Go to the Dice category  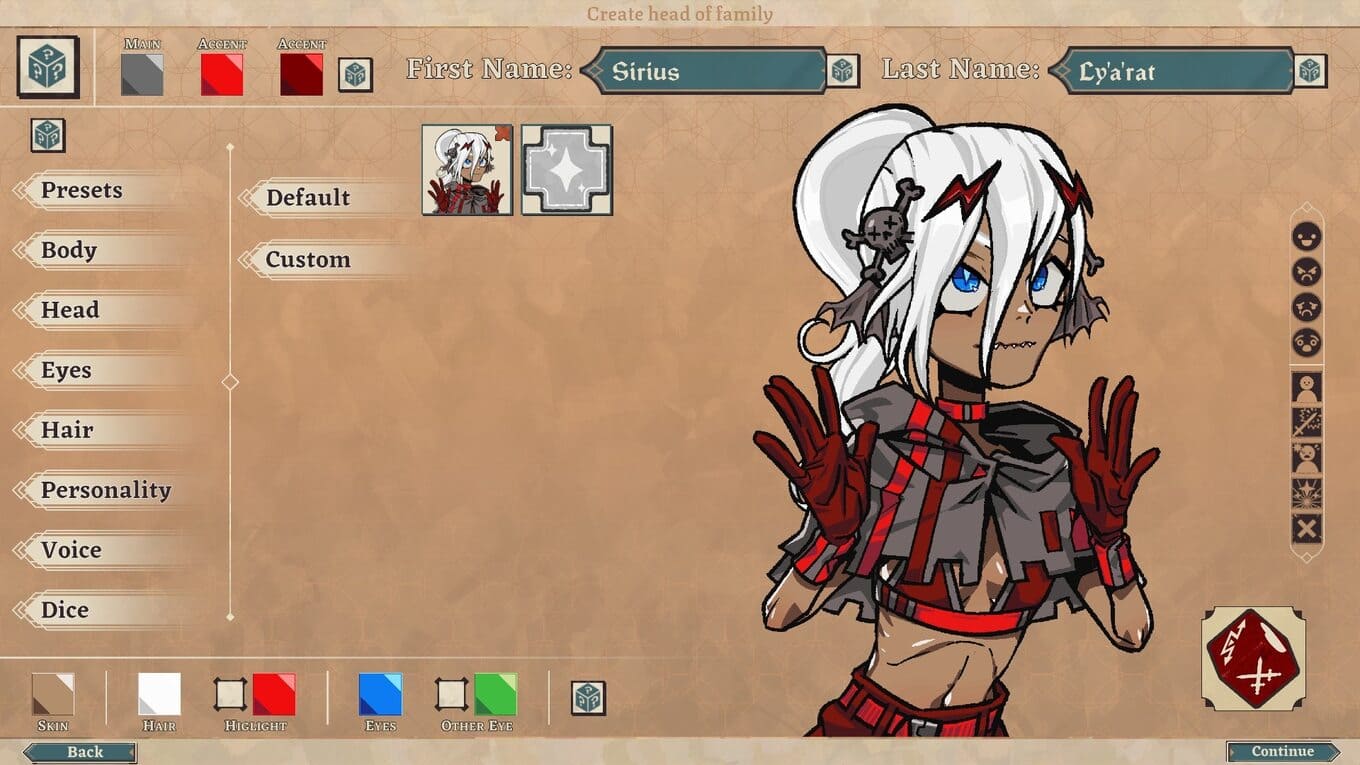click(x=65, y=610)
